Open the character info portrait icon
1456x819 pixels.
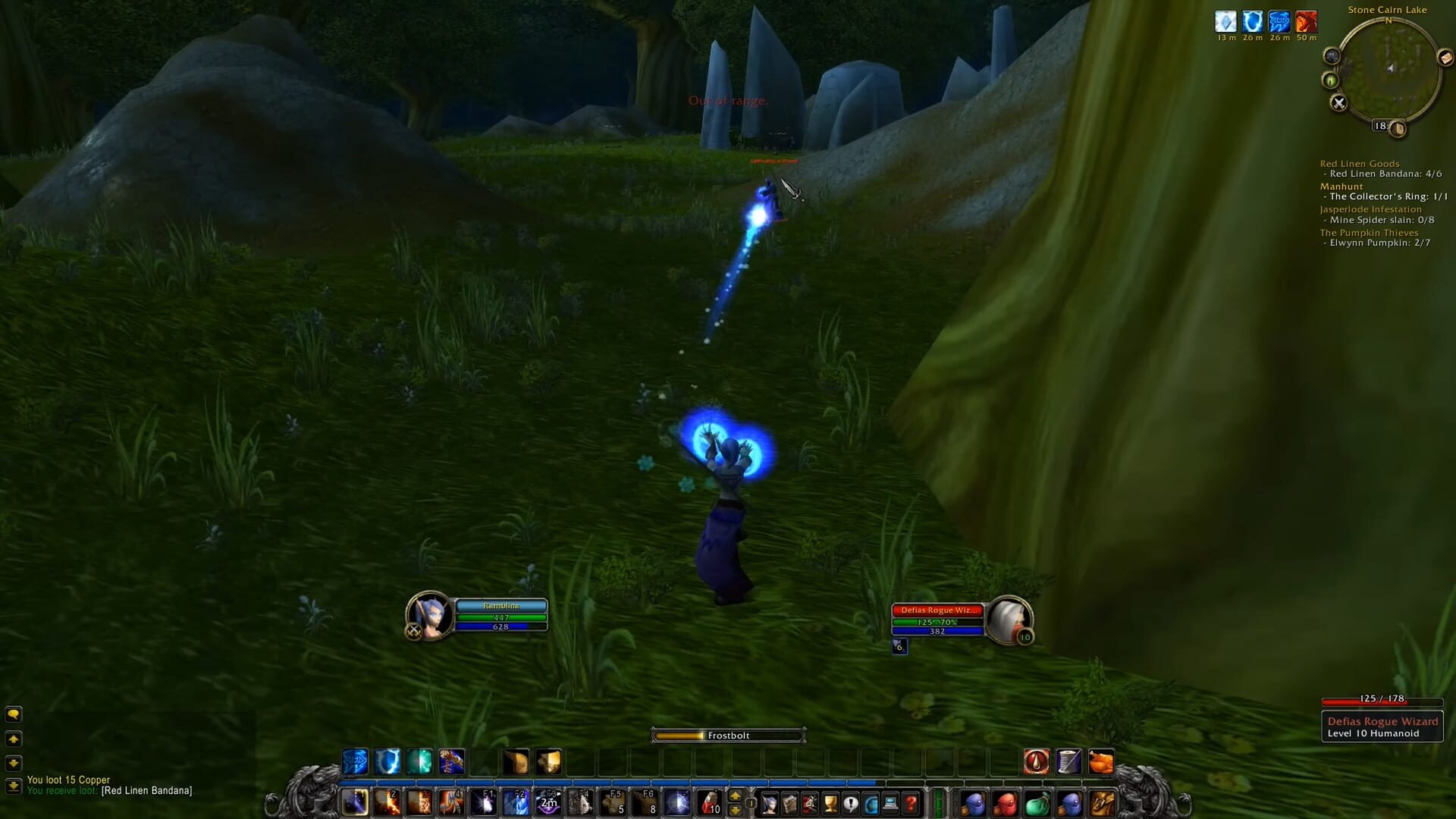768,802
